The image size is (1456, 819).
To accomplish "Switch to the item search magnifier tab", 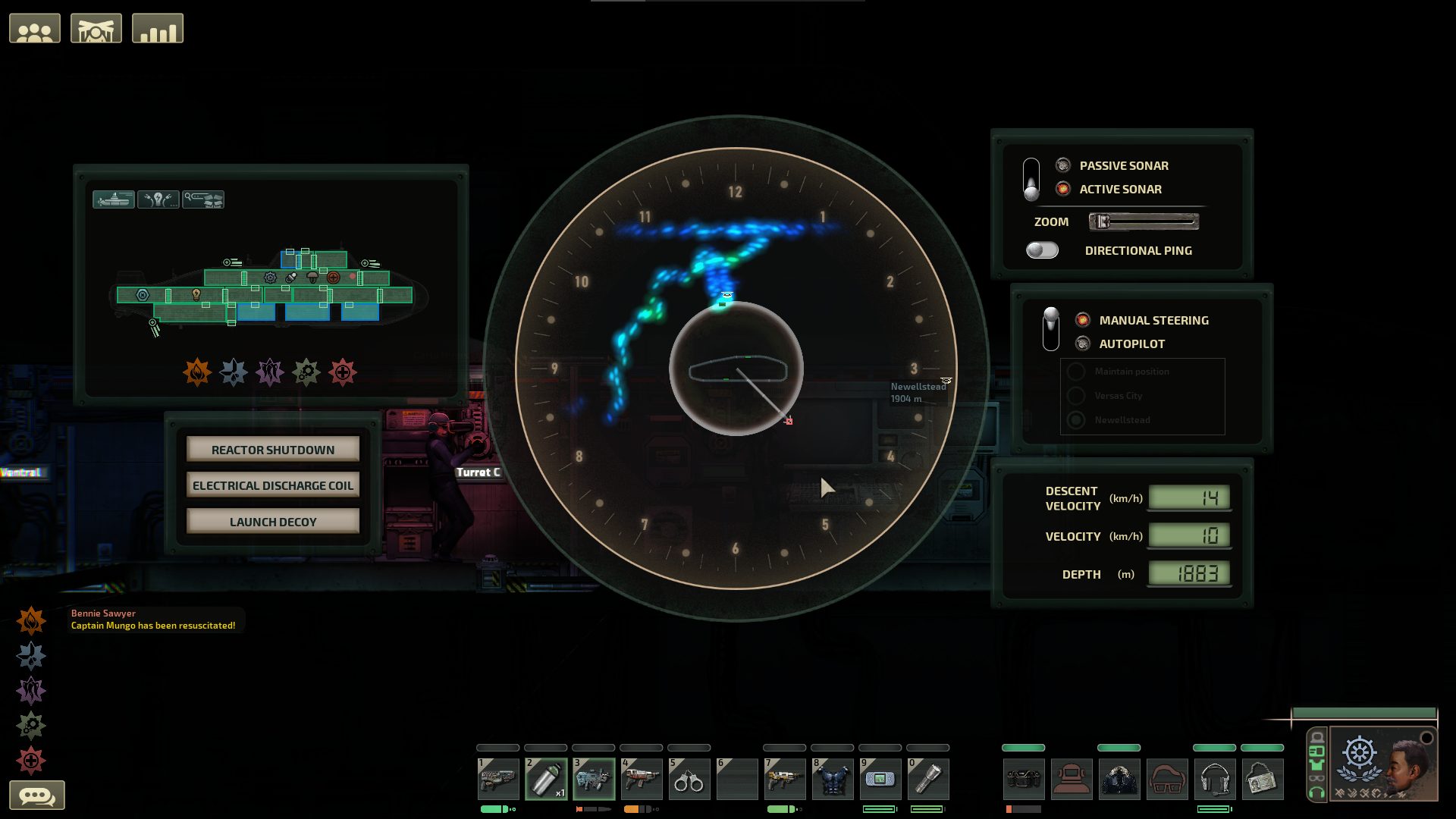I will [x=203, y=199].
